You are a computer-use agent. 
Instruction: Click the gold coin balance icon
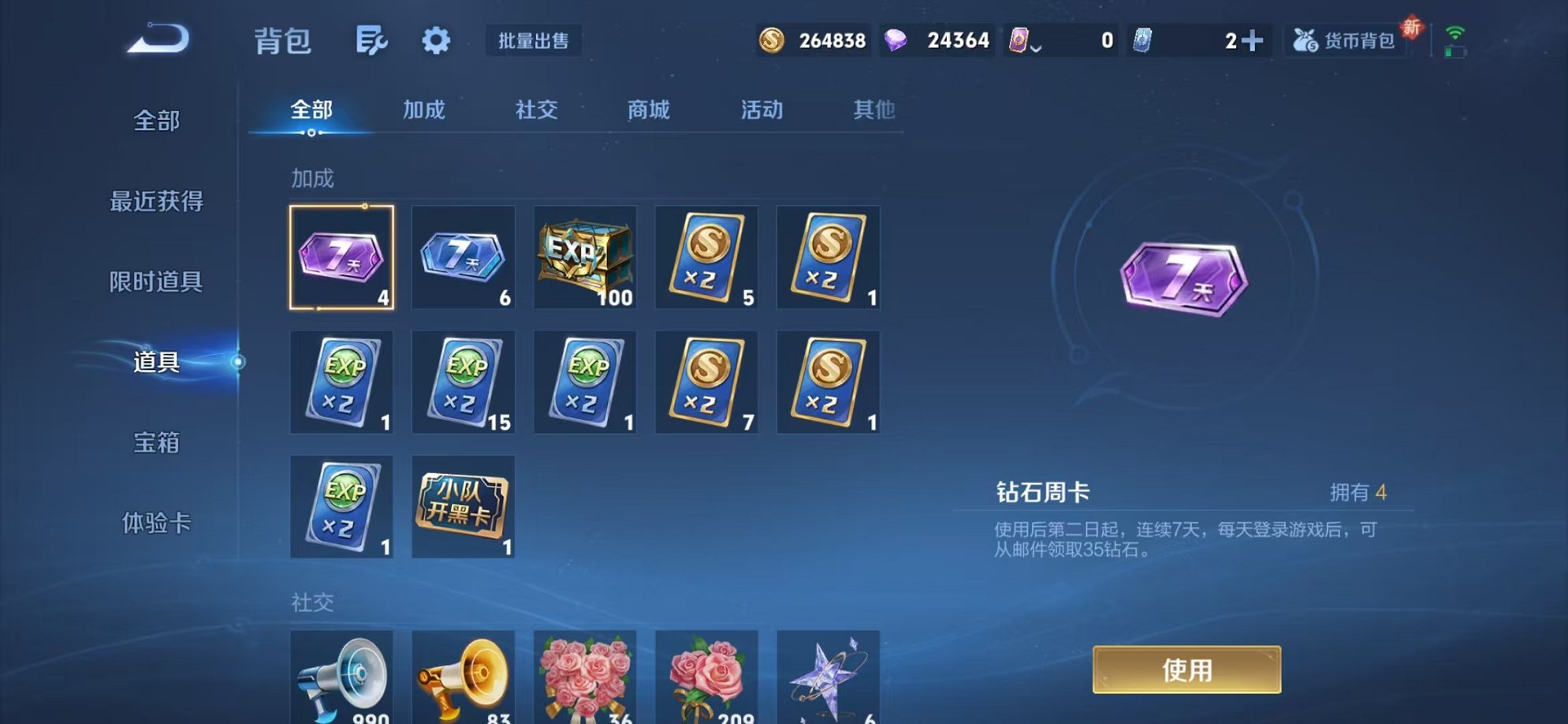pos(771,39)
